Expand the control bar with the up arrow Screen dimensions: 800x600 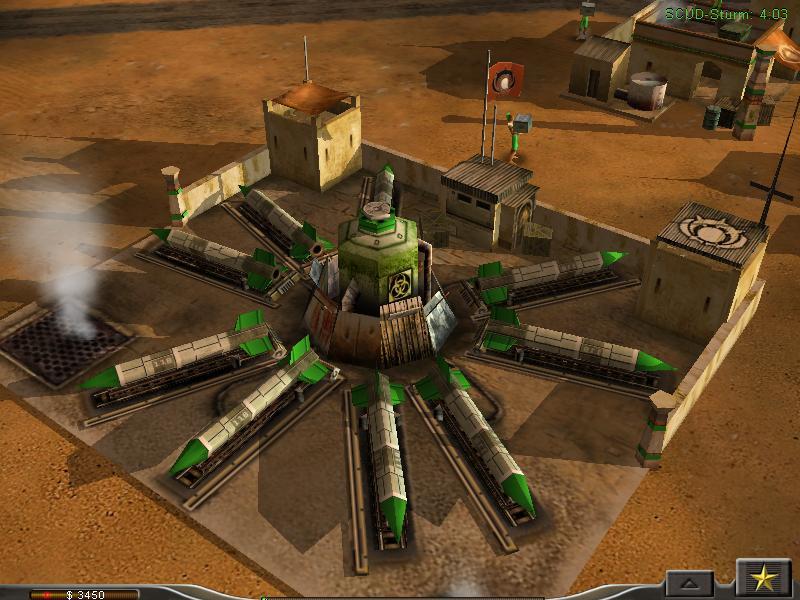click(x=691, y=583)
